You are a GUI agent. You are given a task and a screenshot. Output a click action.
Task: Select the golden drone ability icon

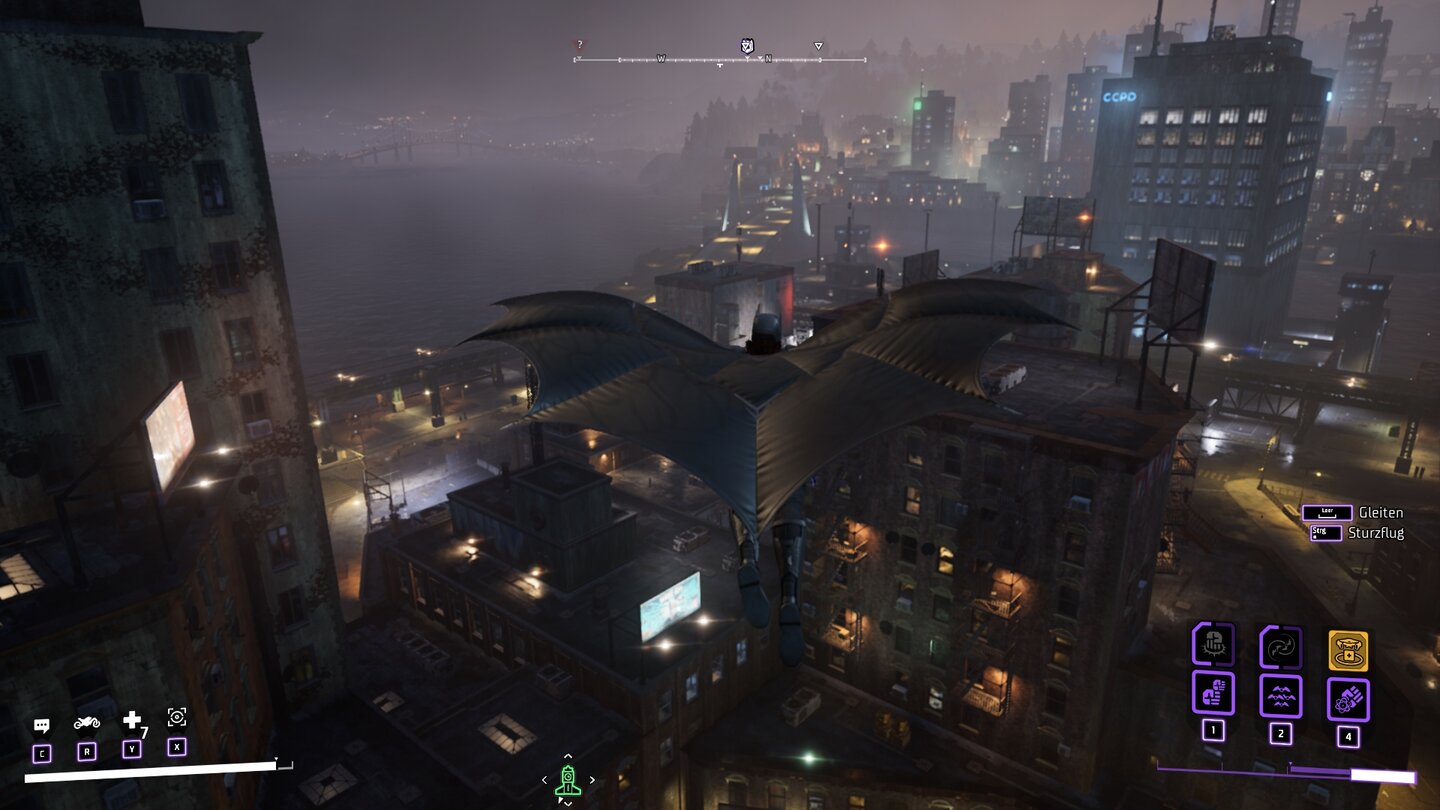click(x=1348, y=650)
